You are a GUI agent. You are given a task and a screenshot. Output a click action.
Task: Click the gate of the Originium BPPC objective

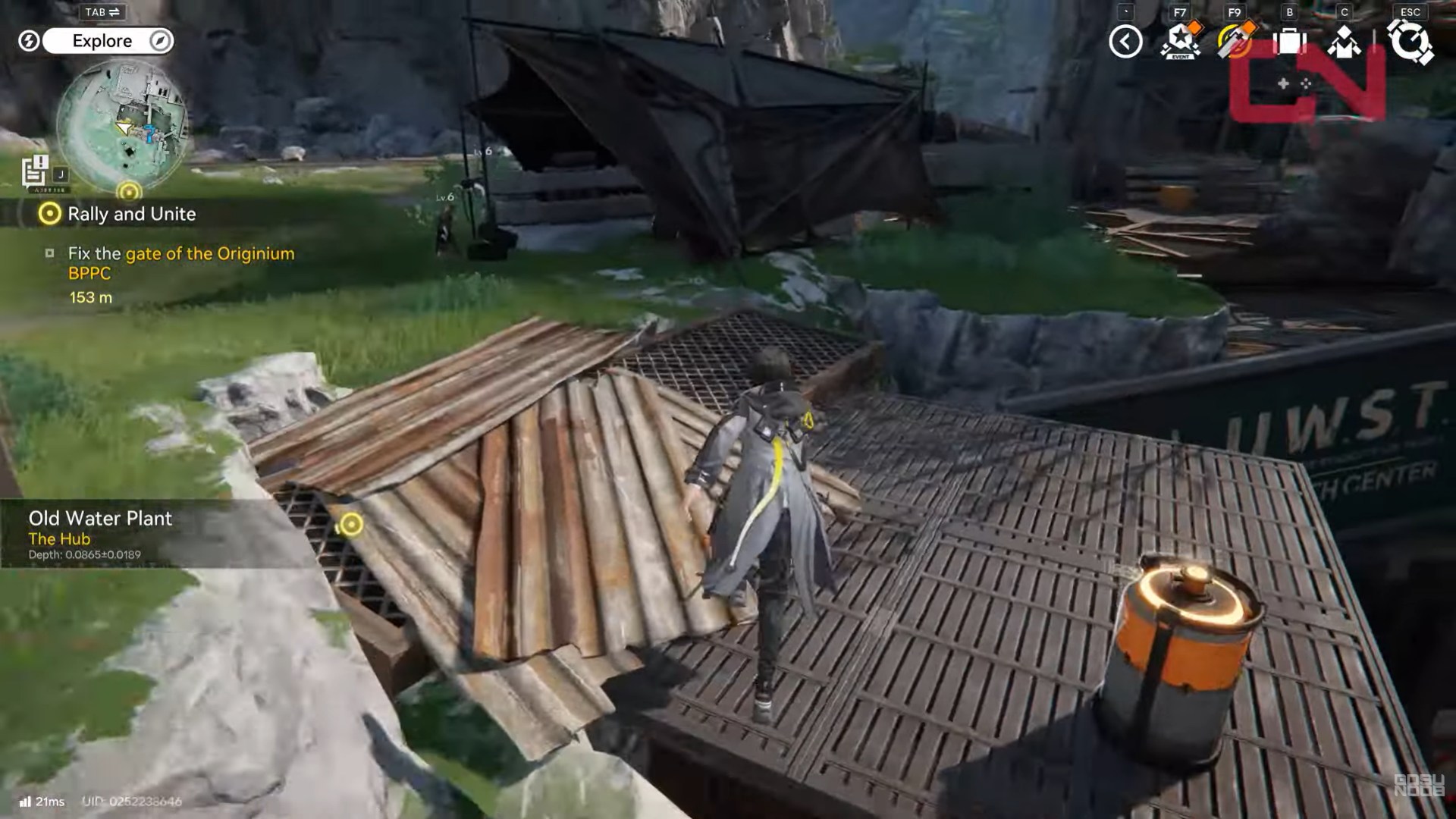[x=210, y=253]
